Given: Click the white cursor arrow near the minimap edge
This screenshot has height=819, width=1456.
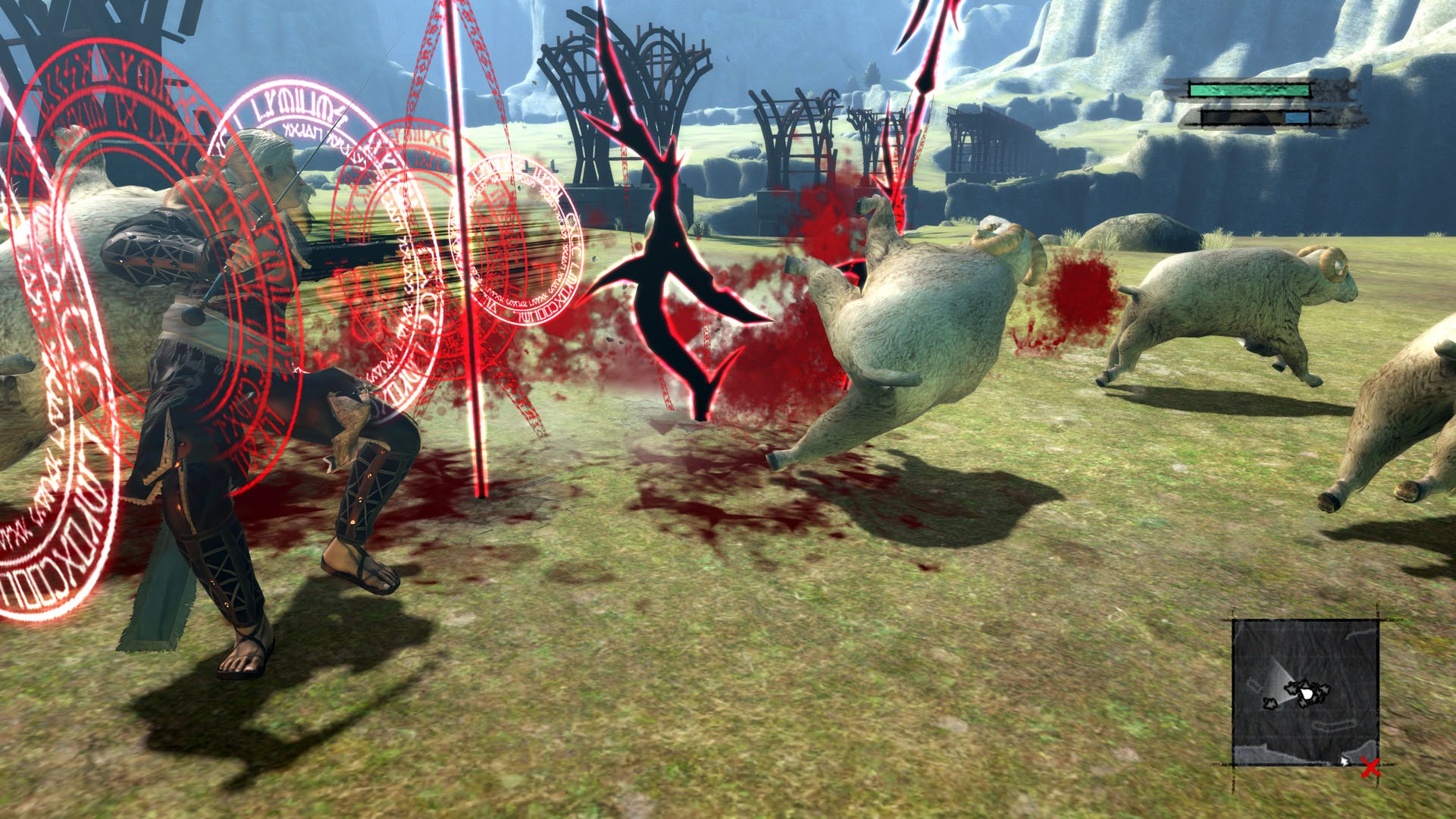Looking at the screenshot, I should click(1345, 763).
